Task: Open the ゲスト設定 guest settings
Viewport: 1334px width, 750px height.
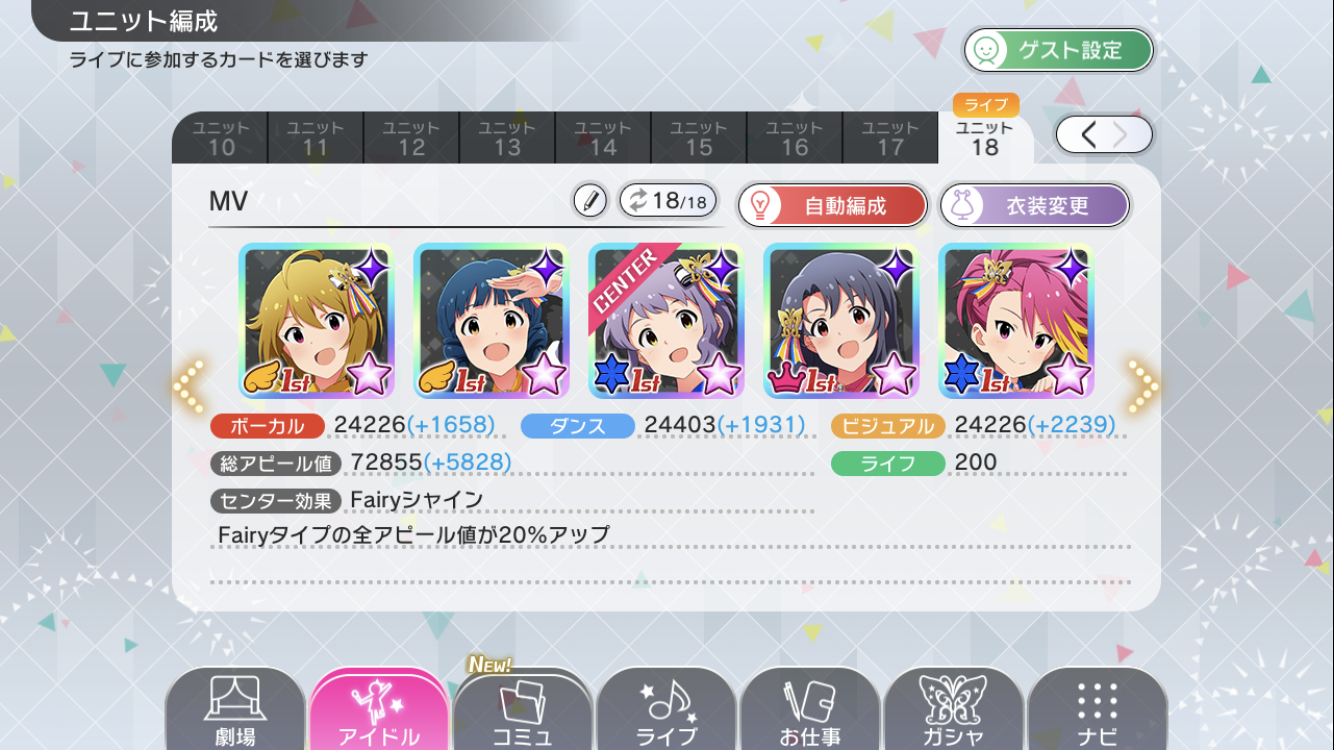Action: [x=1058, y=50]
